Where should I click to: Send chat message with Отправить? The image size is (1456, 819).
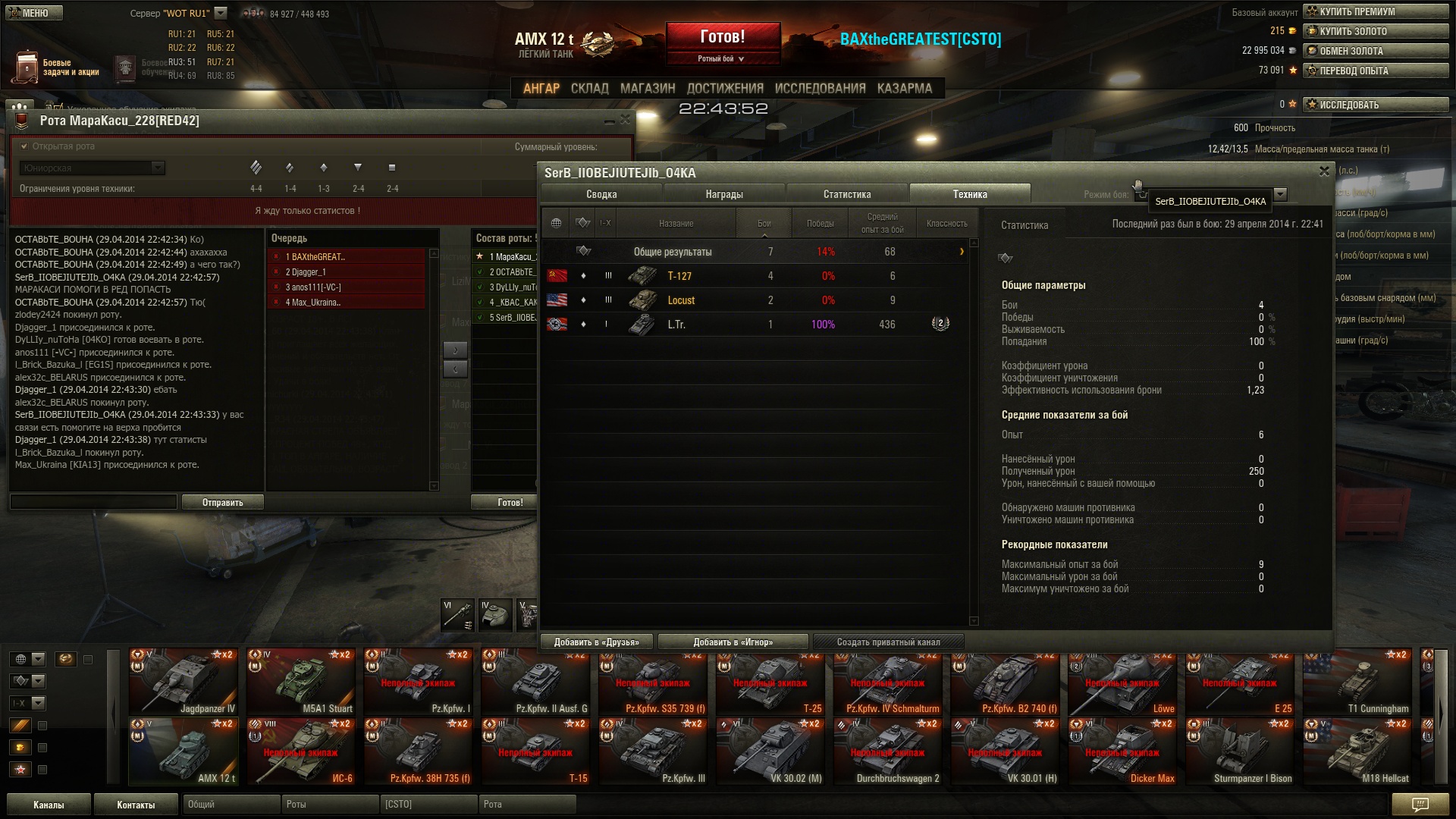pyautogui.click(x=223, y=502)
